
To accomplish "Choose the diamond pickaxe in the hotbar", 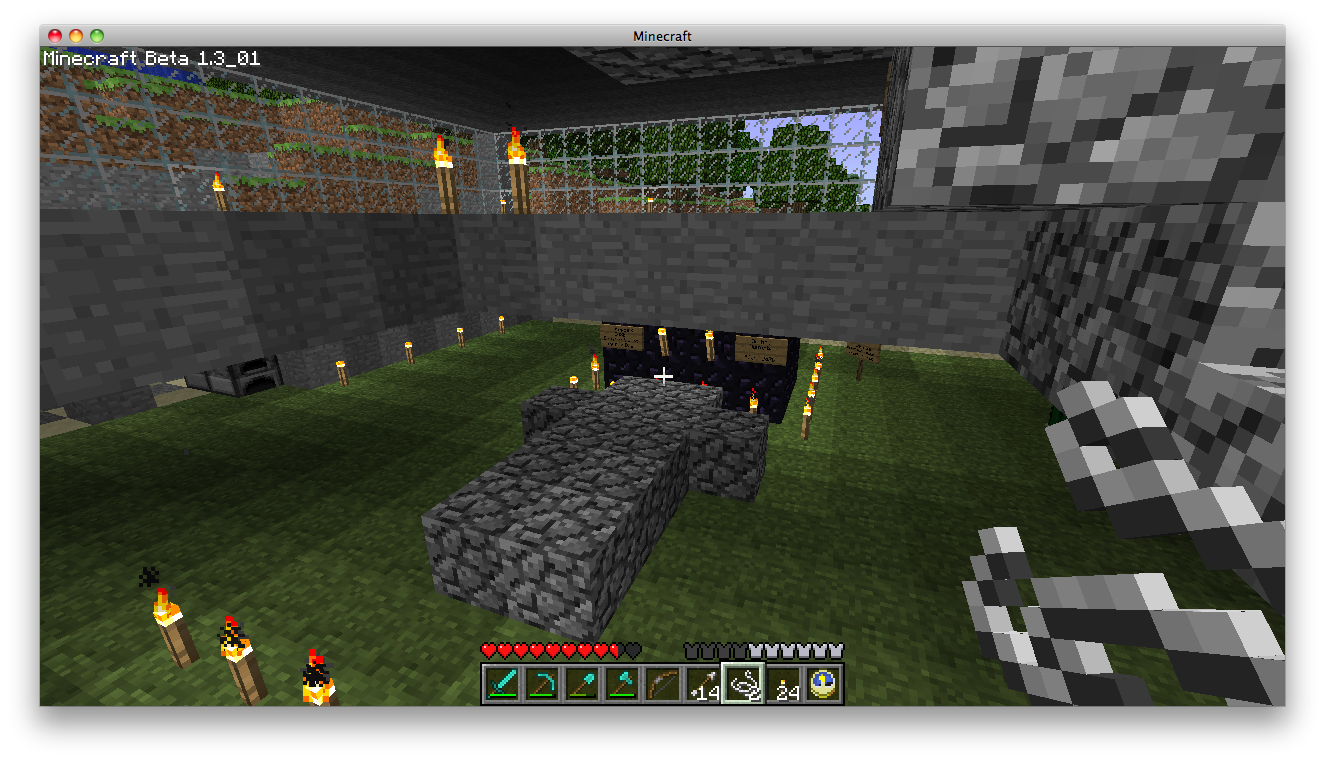I will point(542,685).
